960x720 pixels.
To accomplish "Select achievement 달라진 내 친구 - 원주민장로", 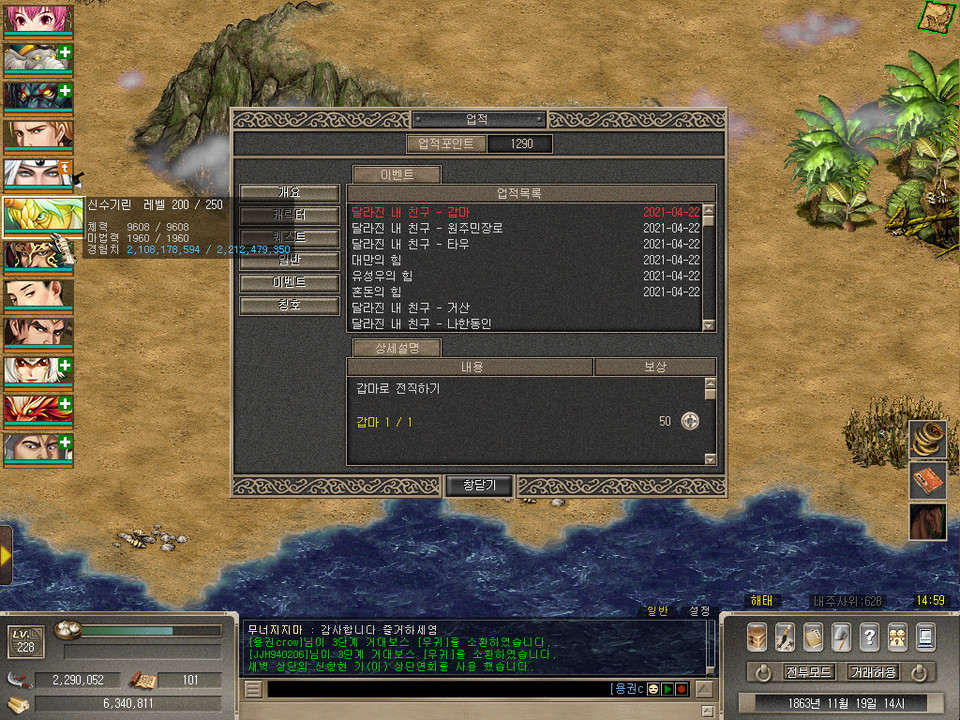I will (427, 228).
